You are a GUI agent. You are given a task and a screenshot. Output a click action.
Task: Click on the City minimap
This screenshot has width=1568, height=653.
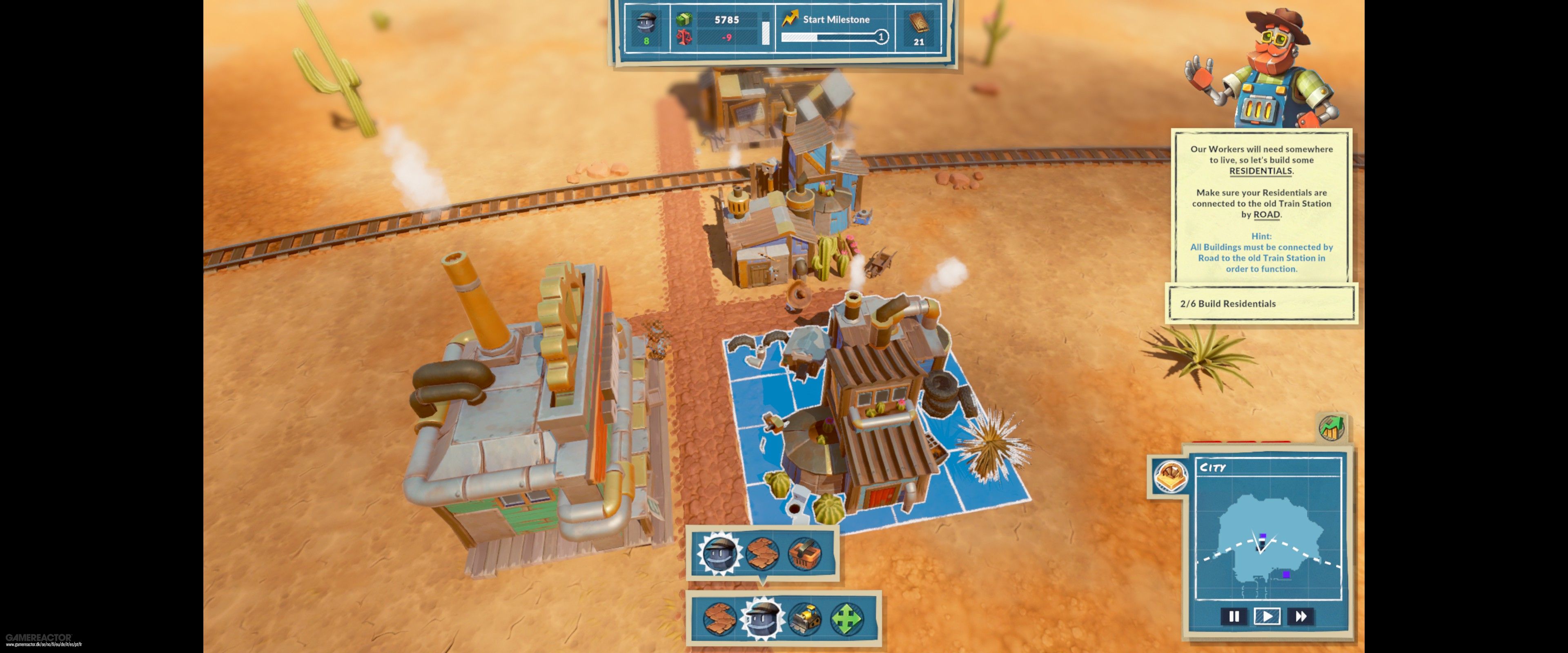(1268, 542)
